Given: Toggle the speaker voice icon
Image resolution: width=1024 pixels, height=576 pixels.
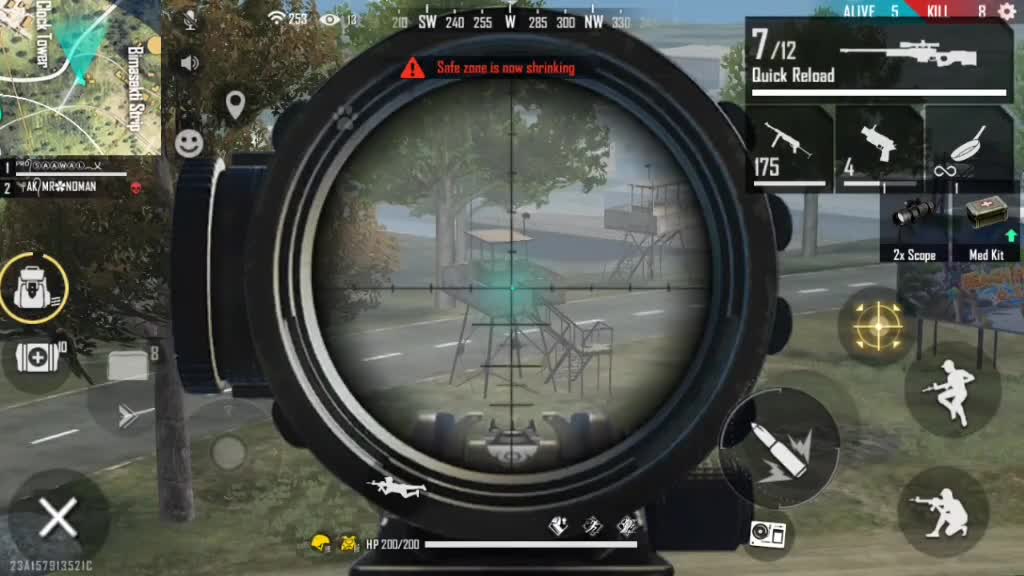Looking at the screenshot, I should [x=189, y=63].
